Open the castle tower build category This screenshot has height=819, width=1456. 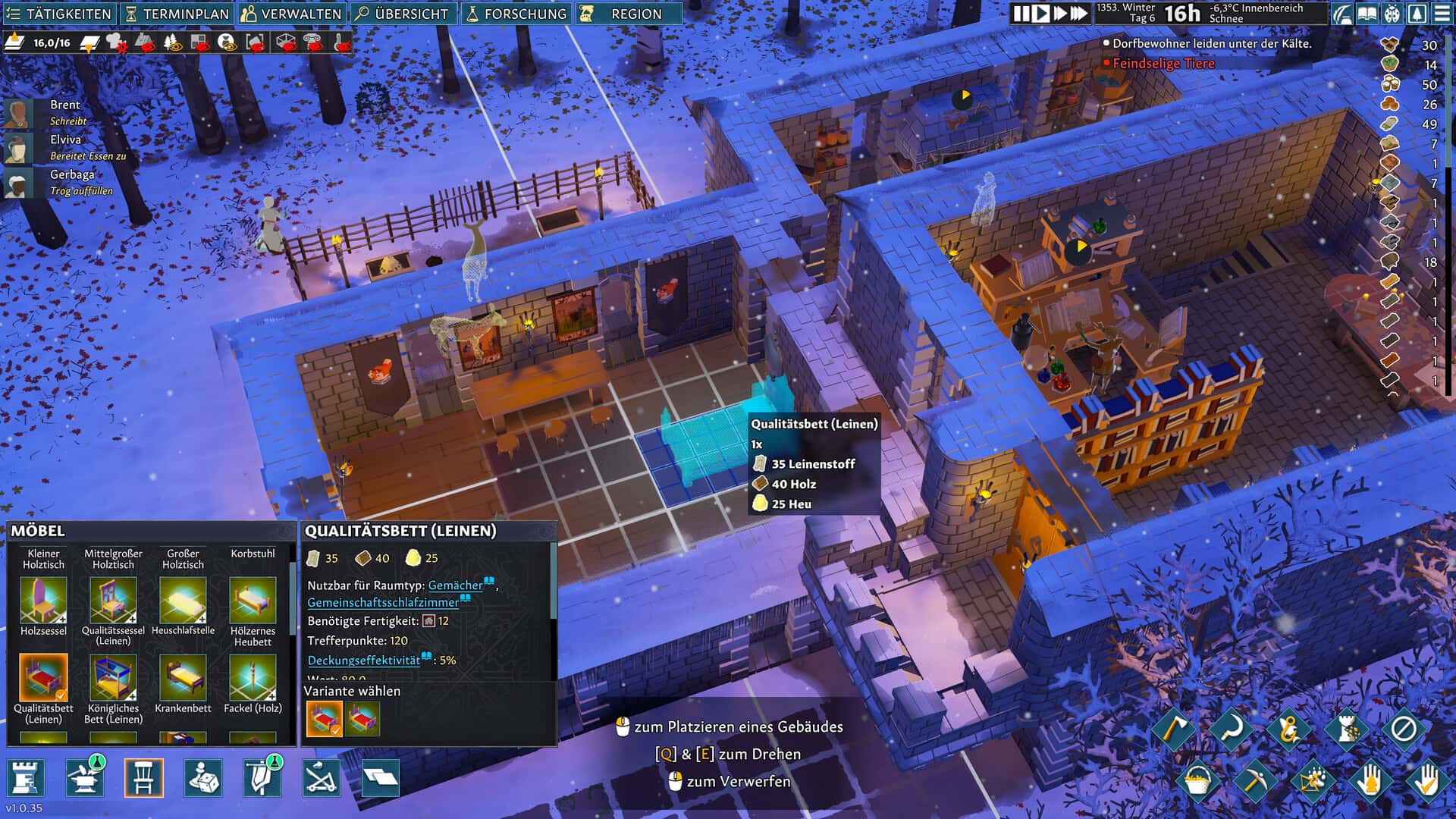pos(26,778)
